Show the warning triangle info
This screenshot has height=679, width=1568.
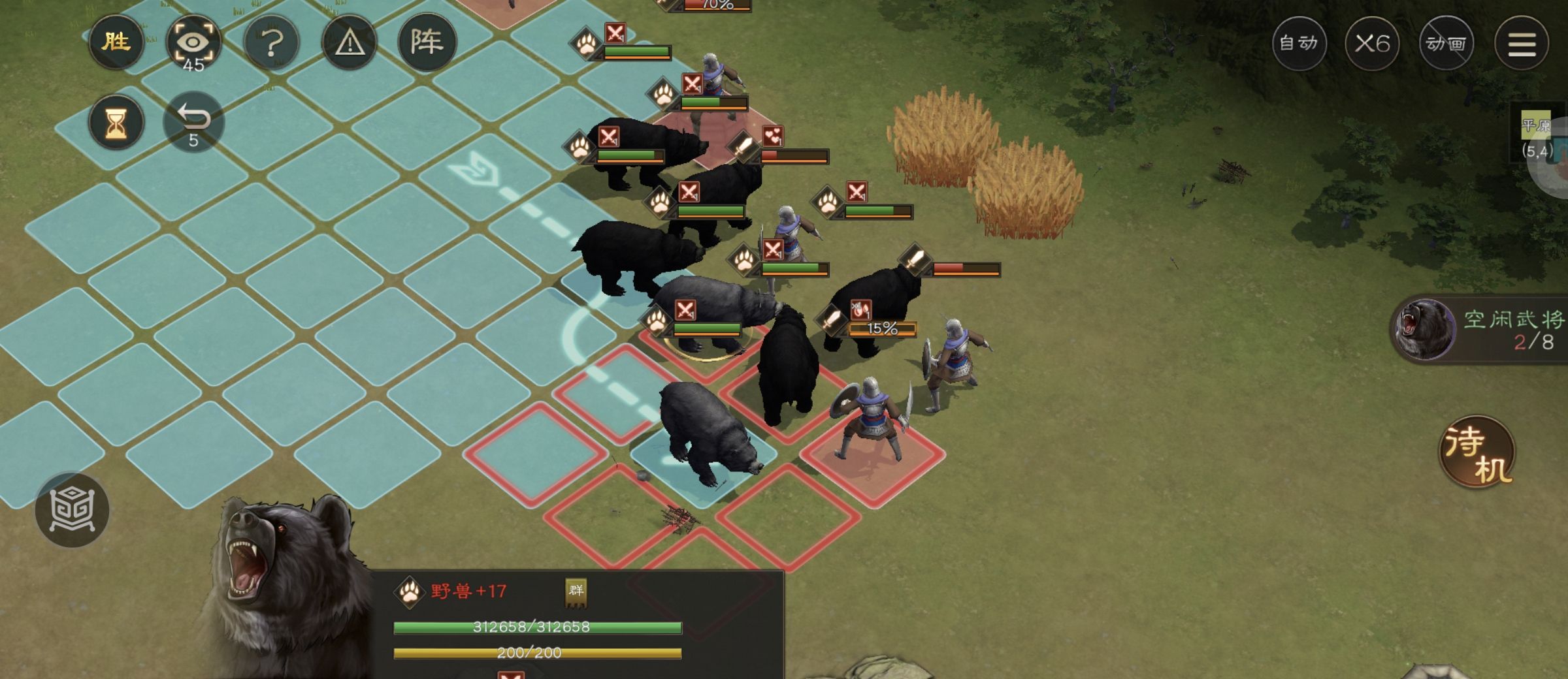(x=350, y=43)
